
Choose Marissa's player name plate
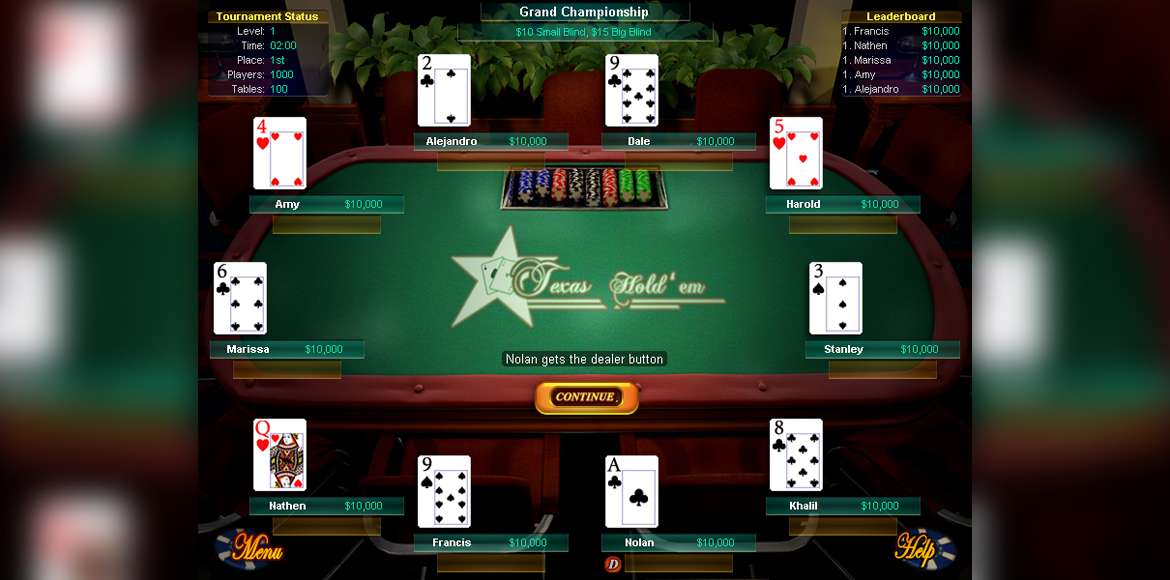(287, 350)
